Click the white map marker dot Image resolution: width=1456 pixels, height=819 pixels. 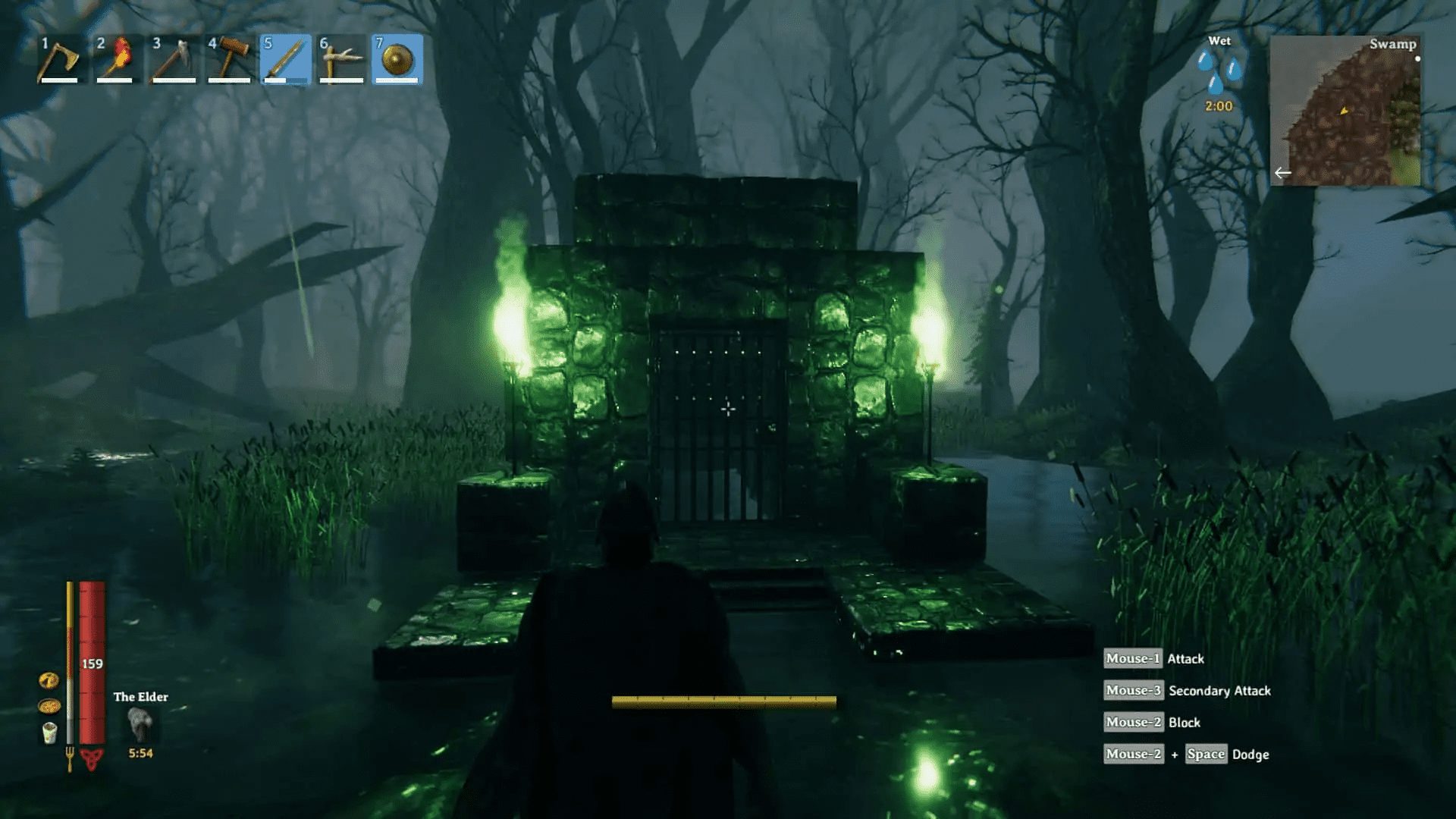(1418, 58)
